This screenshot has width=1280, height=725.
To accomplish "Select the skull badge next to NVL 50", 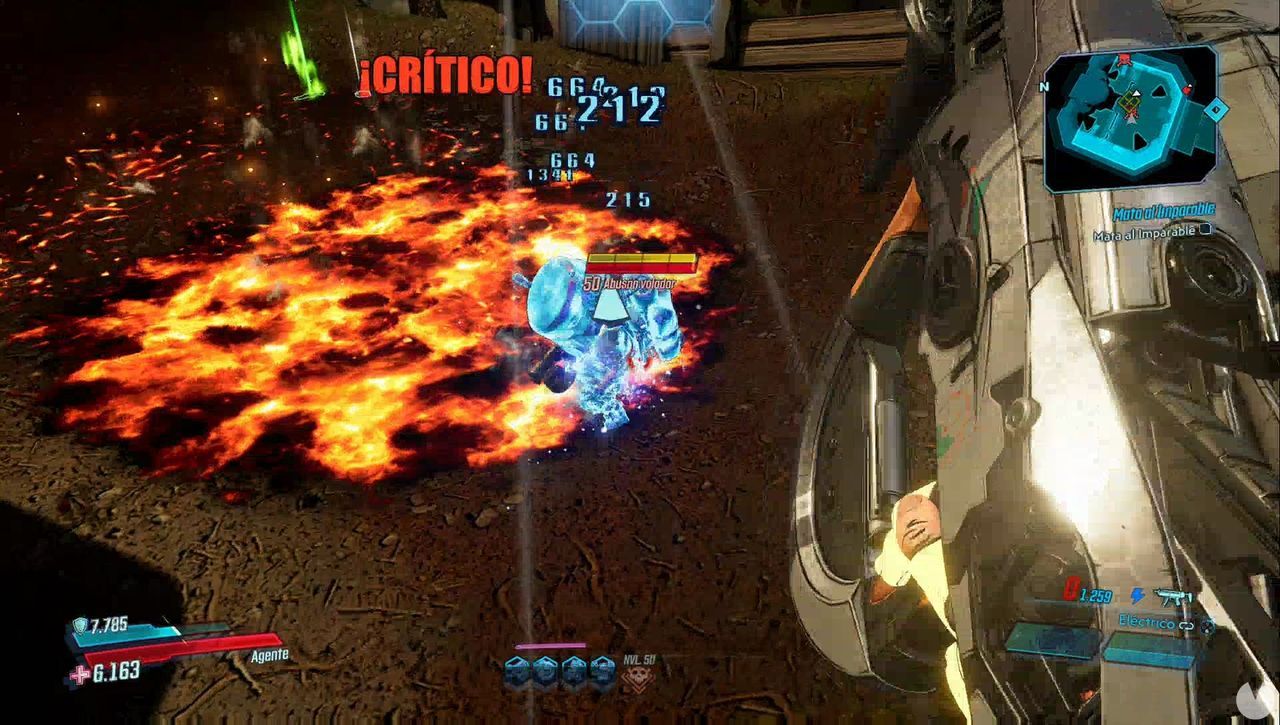I will pos(638,676).
